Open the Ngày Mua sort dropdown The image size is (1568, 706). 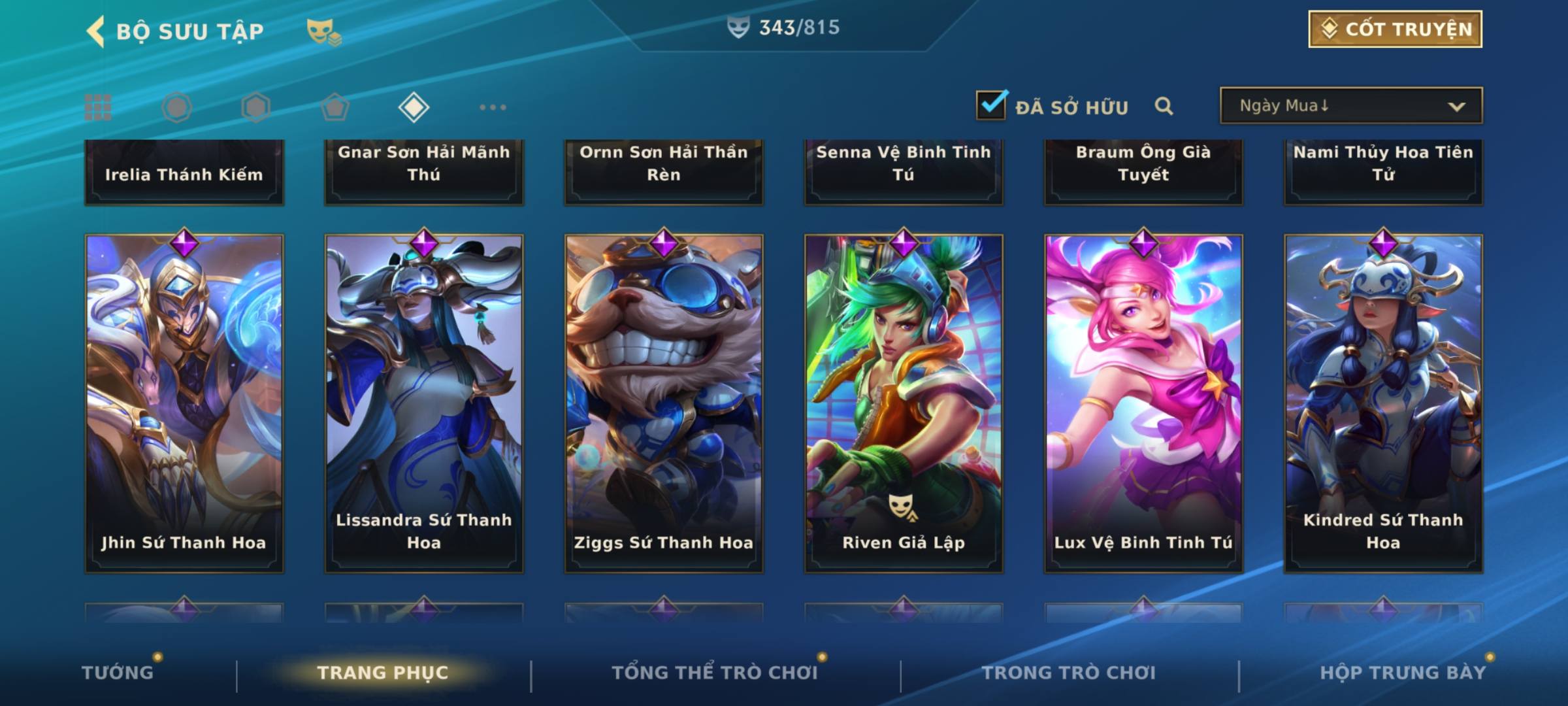[1350, 106]
